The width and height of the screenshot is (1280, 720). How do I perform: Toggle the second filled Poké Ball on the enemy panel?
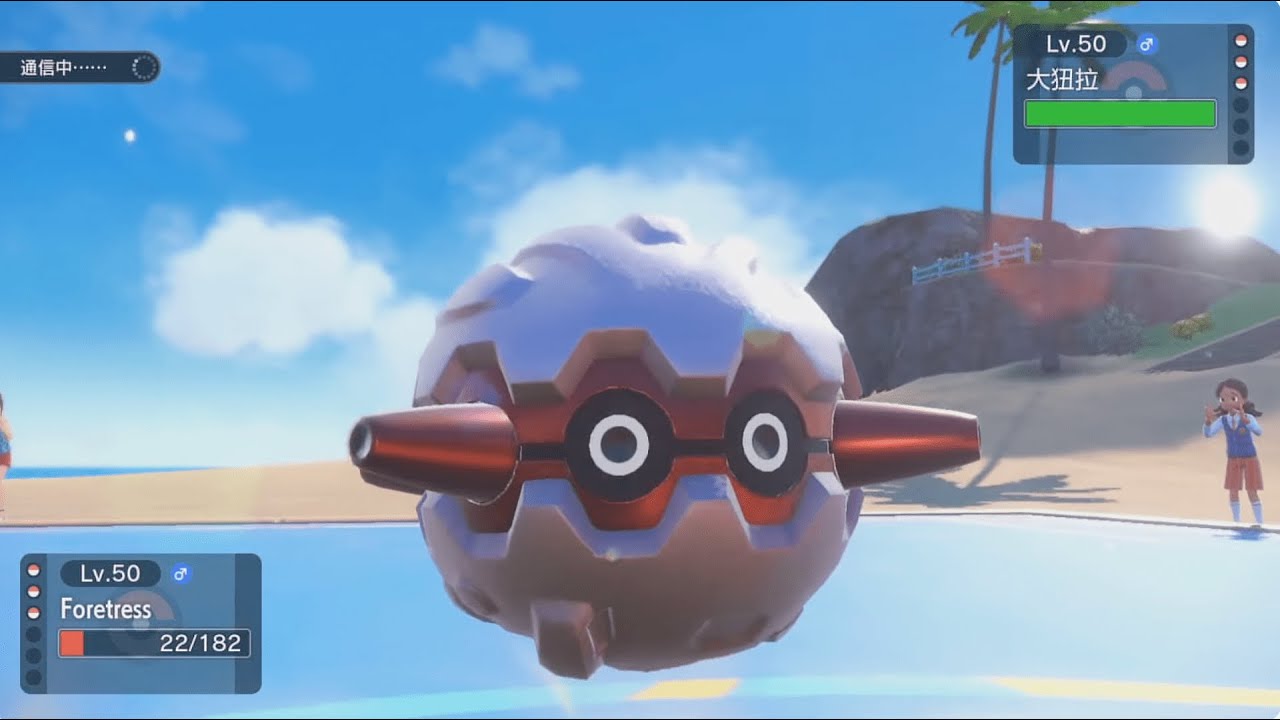coord(1240,61)
